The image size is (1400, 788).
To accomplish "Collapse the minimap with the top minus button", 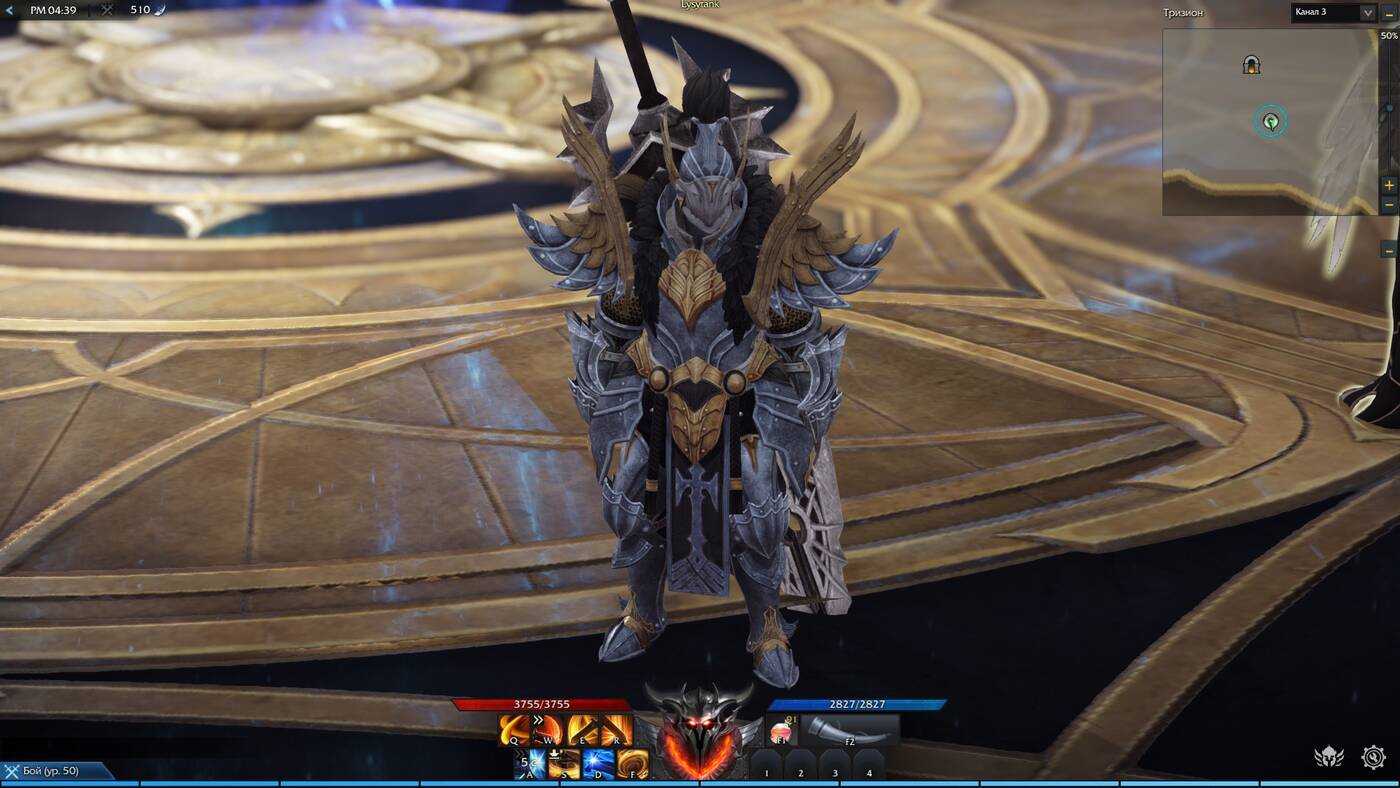I will pyautogui.click(x=1389, y=13).
